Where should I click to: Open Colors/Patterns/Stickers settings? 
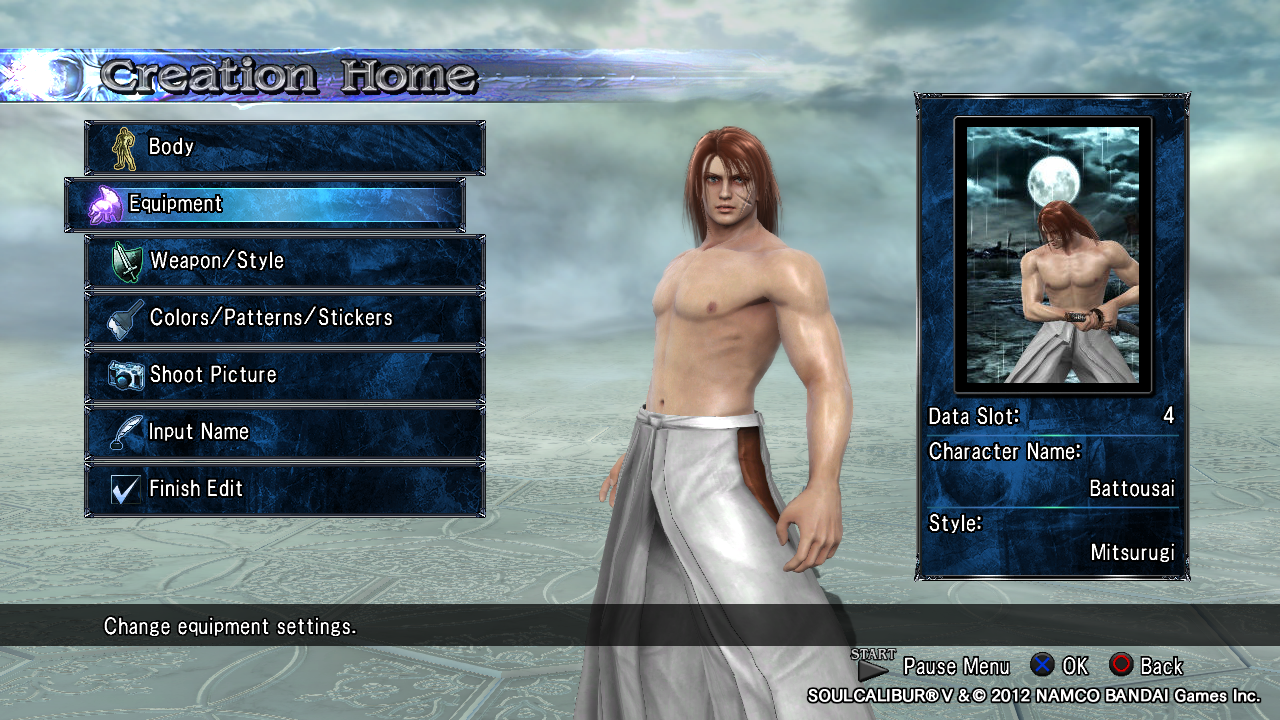(x=284, y=318)
